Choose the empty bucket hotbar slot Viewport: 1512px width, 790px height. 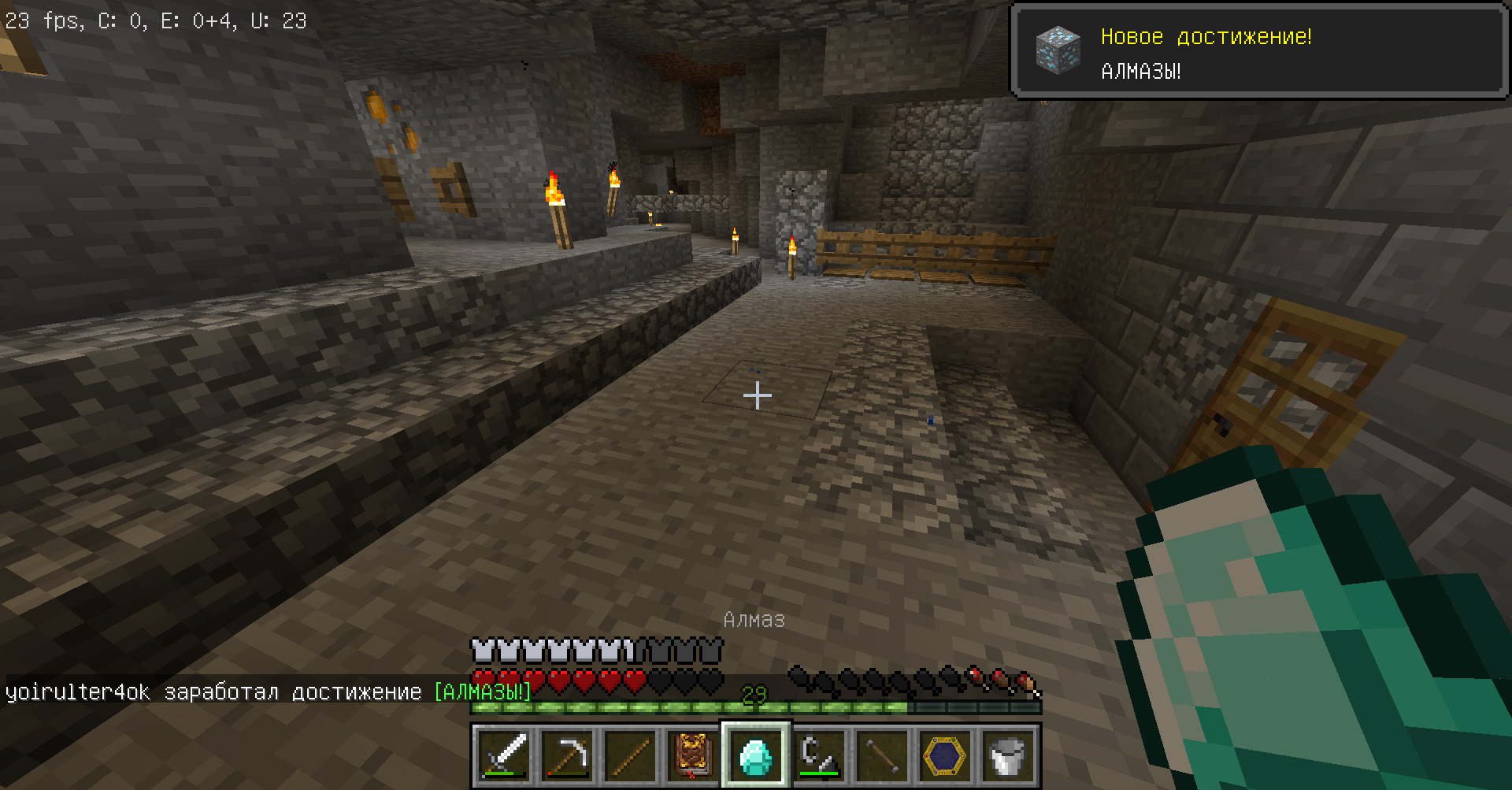tap(1008, 756)
